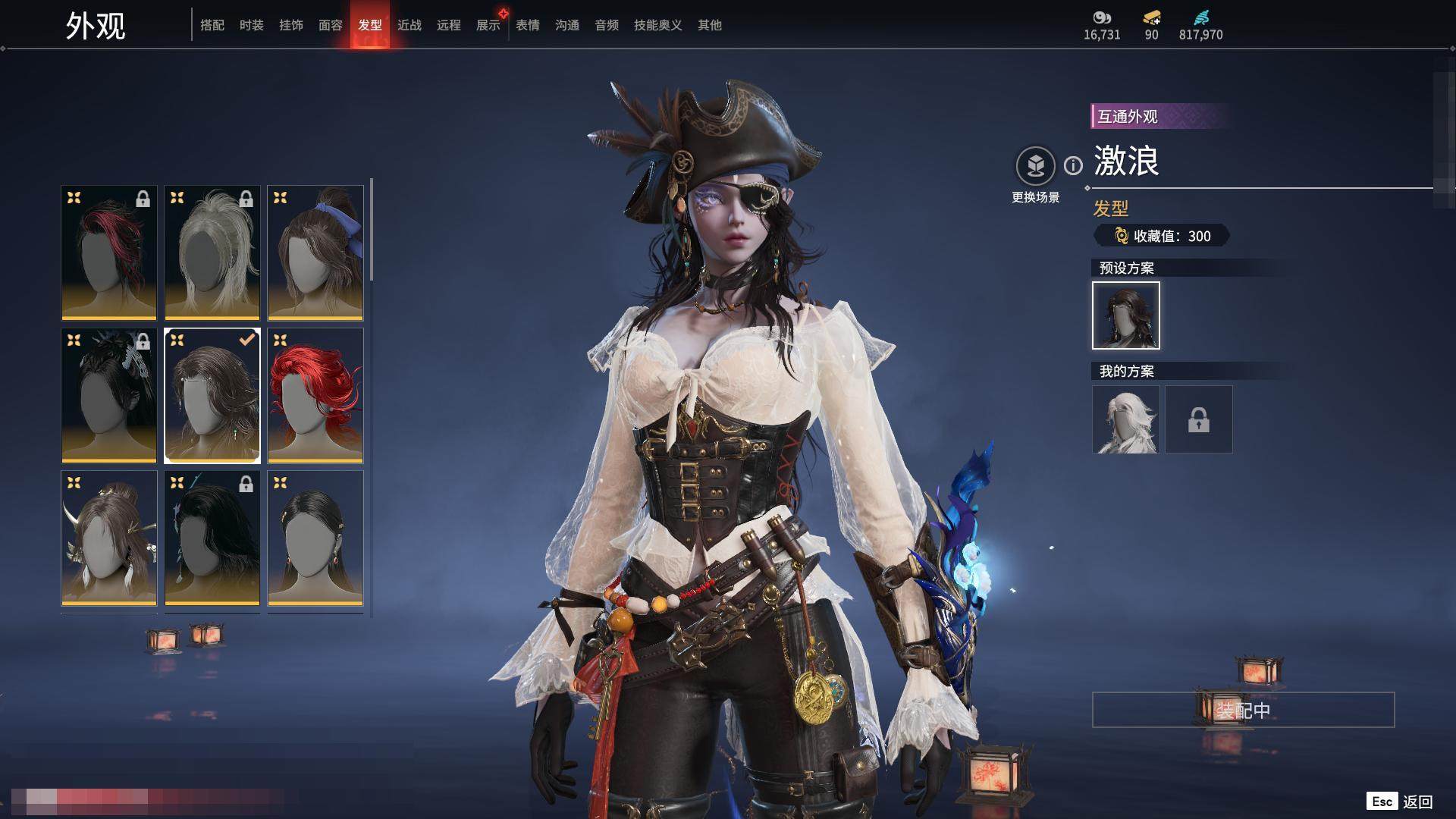
Task: Open the info icon beside 激浪
Action: click(1073, 165)
